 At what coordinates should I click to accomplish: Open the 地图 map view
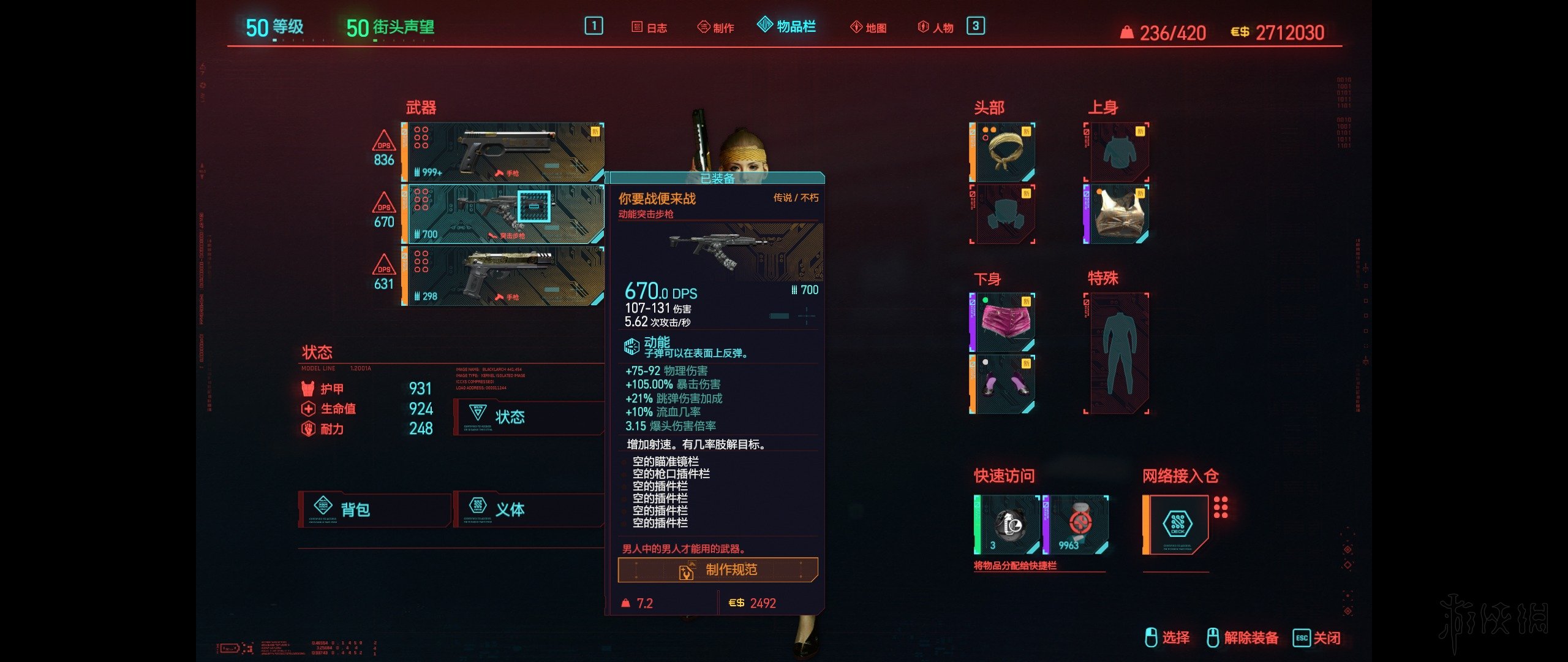pyautogui.click(x=870, y=26)
